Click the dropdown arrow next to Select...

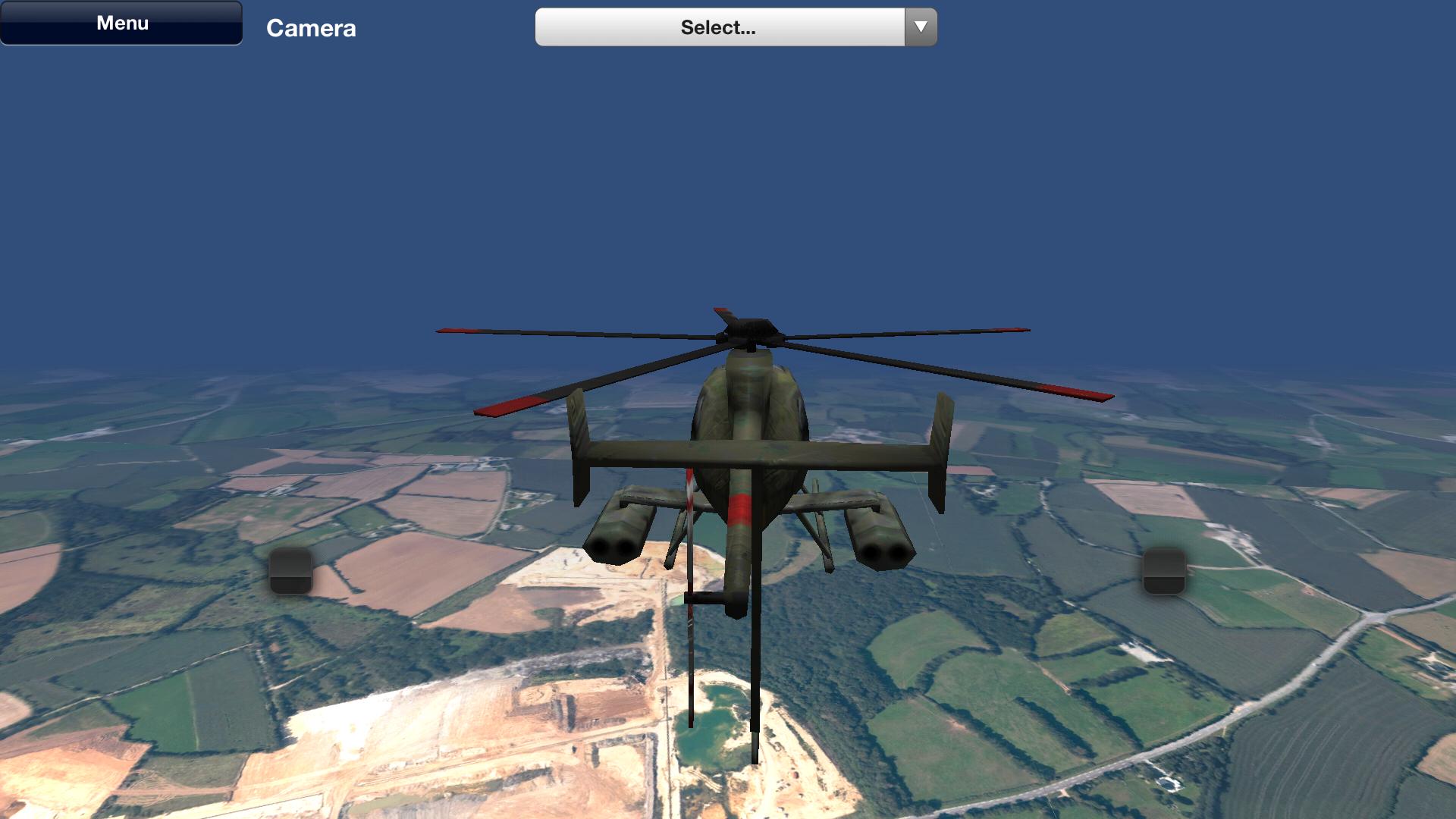(920, 27)
